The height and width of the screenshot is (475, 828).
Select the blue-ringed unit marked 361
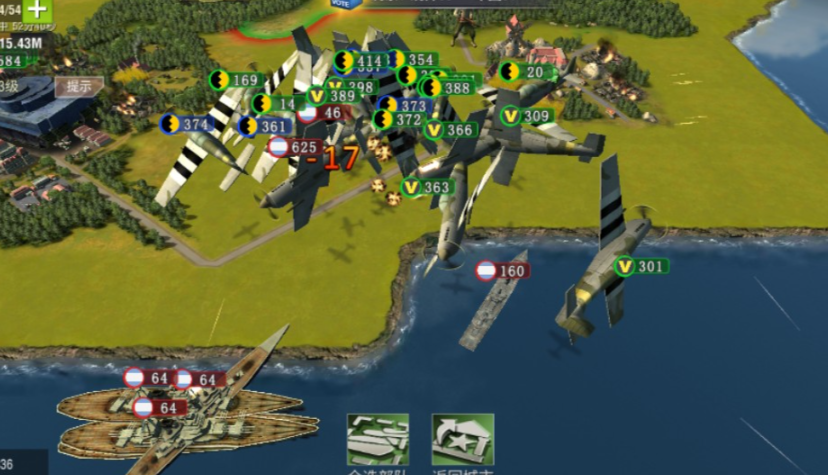click(x=264, y=127)
